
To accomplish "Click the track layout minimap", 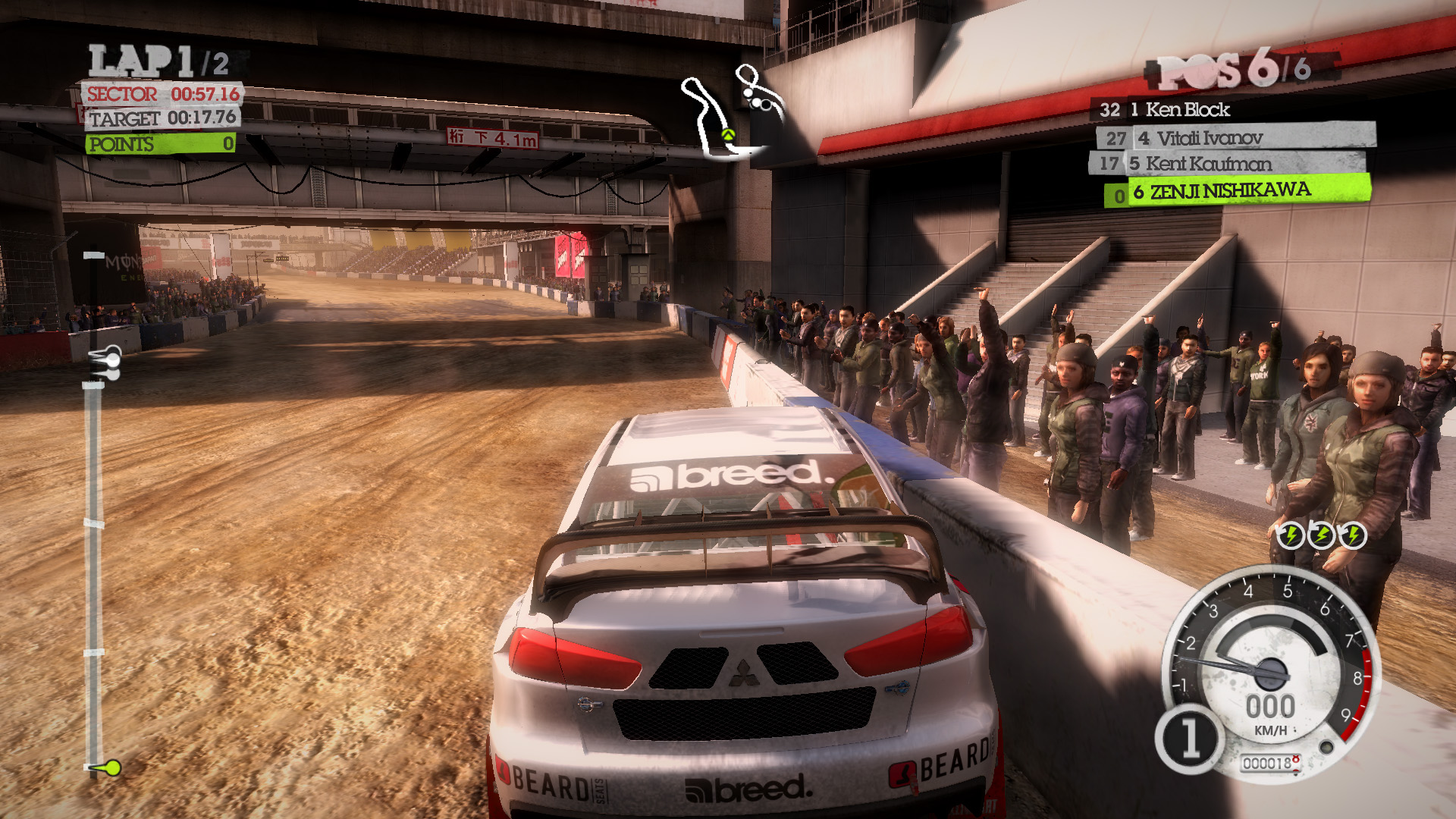I will tap(730, 112).
